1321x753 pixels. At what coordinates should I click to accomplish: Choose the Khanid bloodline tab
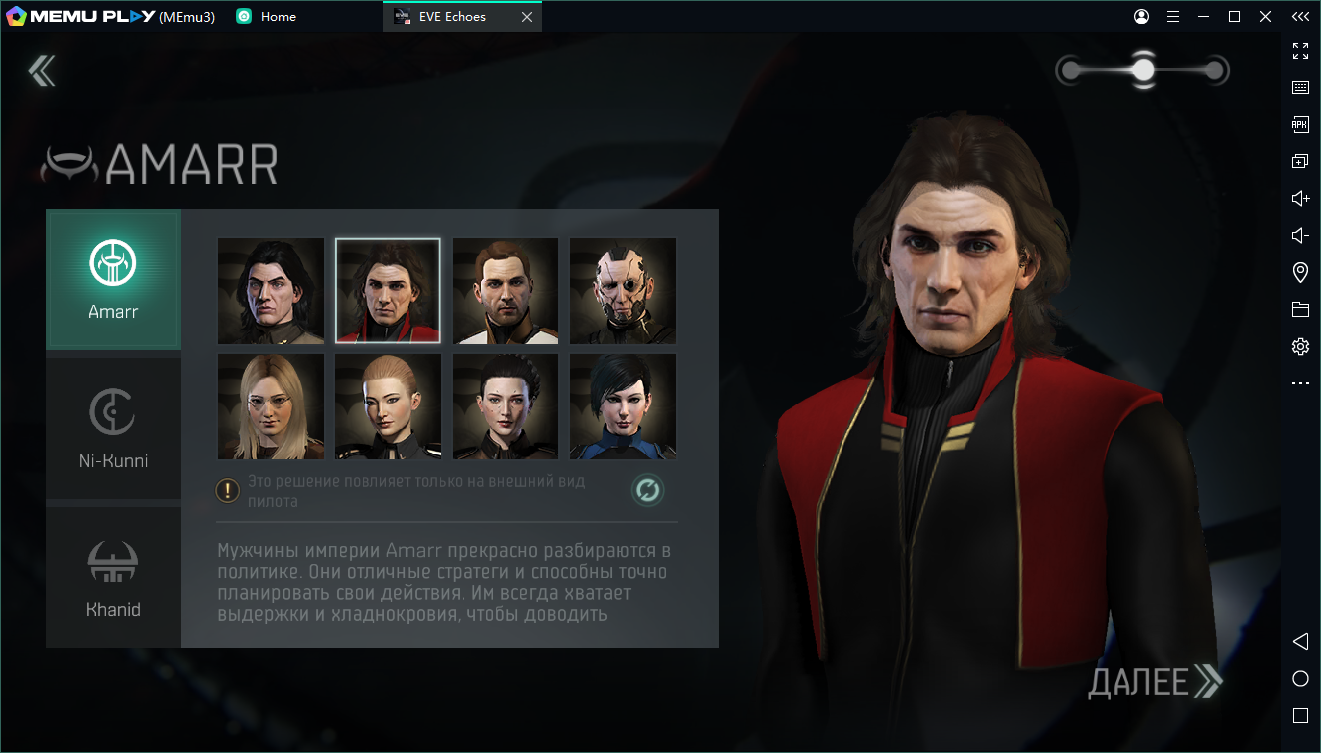(113, 577)
